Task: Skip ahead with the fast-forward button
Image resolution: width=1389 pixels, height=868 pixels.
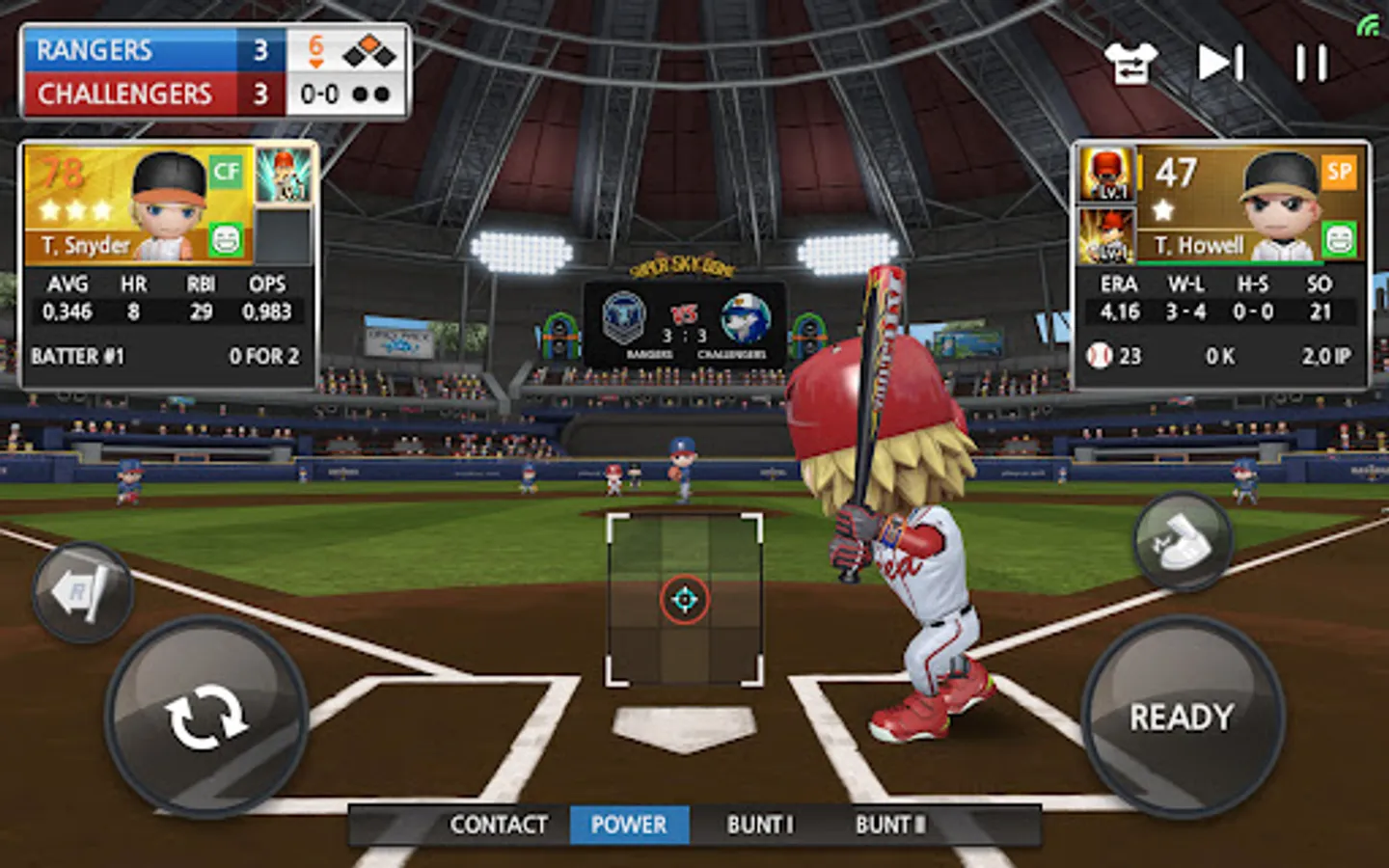Action: tap(1220, 64)
